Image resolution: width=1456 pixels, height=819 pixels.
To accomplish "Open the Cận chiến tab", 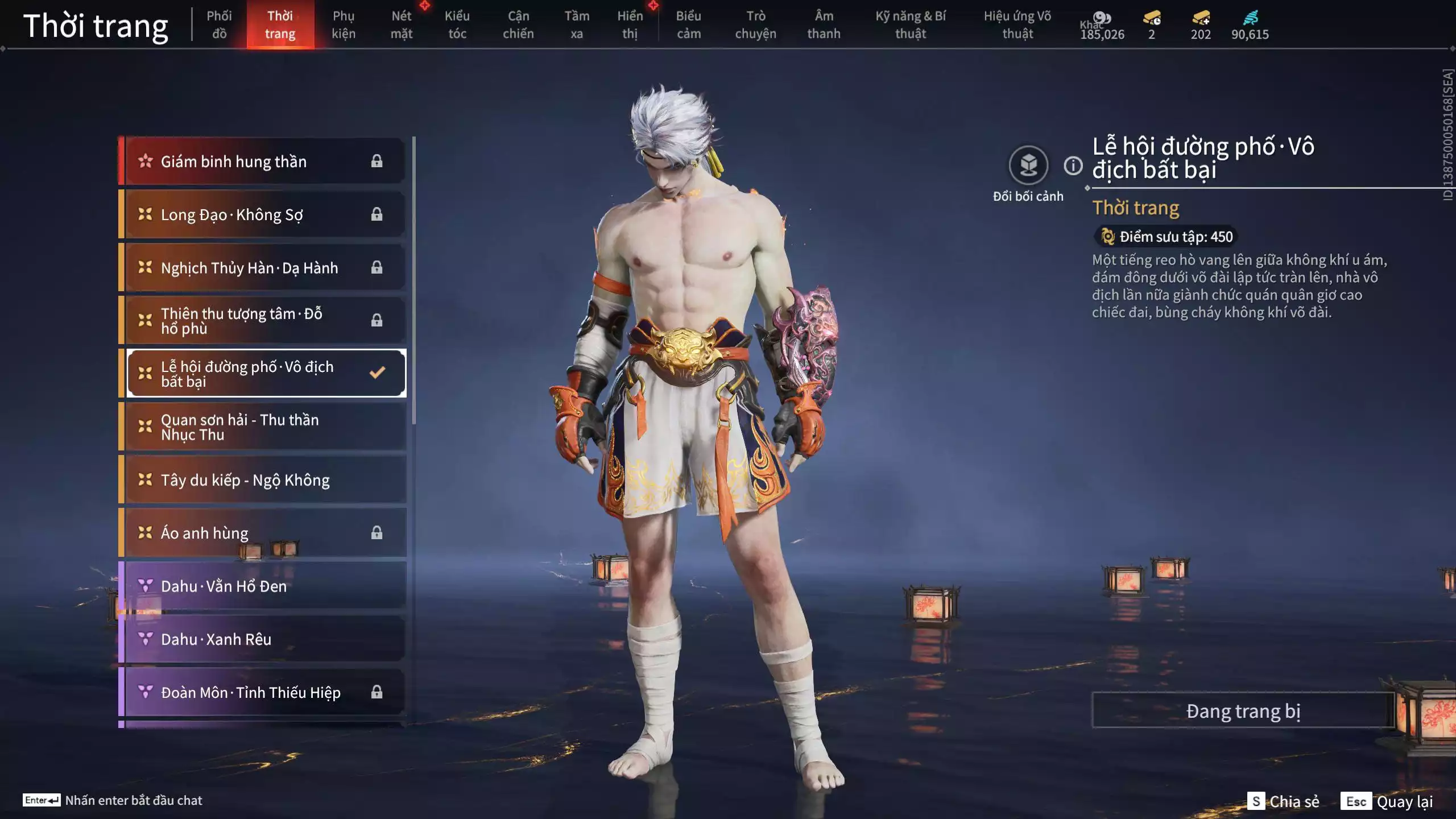I will (518, 24).
